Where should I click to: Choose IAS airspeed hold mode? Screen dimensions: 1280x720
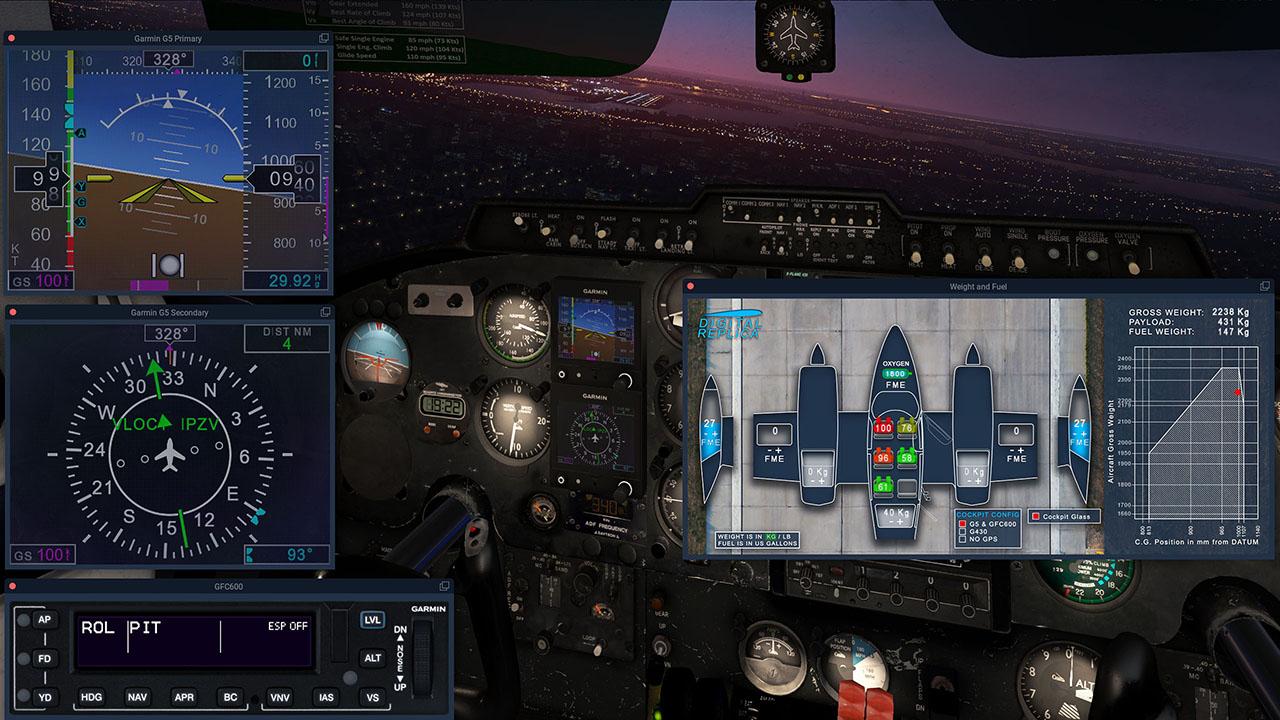click(x=326, y=697)
